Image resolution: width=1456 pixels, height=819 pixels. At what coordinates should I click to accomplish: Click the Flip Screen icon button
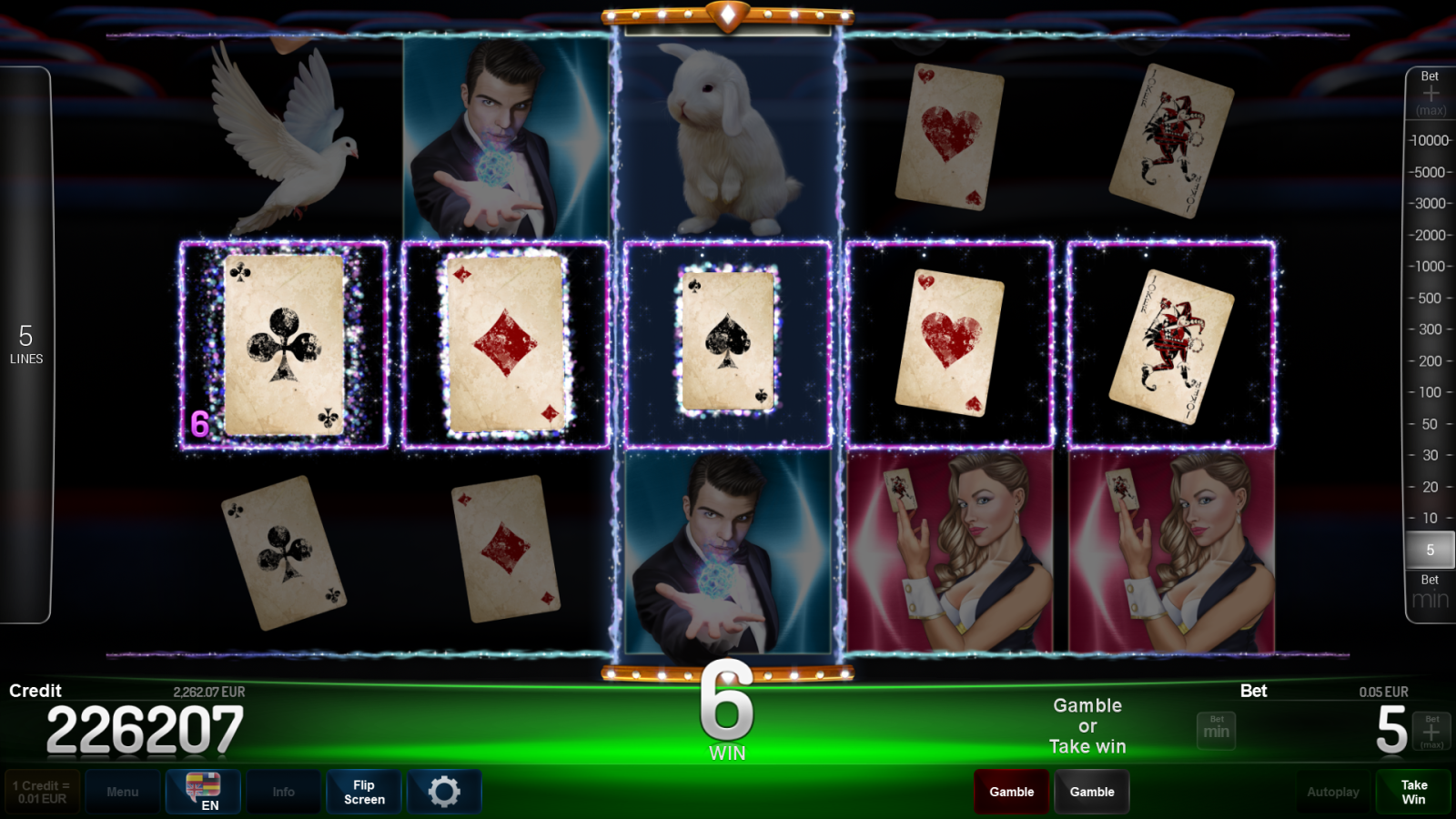click(363, 791)
